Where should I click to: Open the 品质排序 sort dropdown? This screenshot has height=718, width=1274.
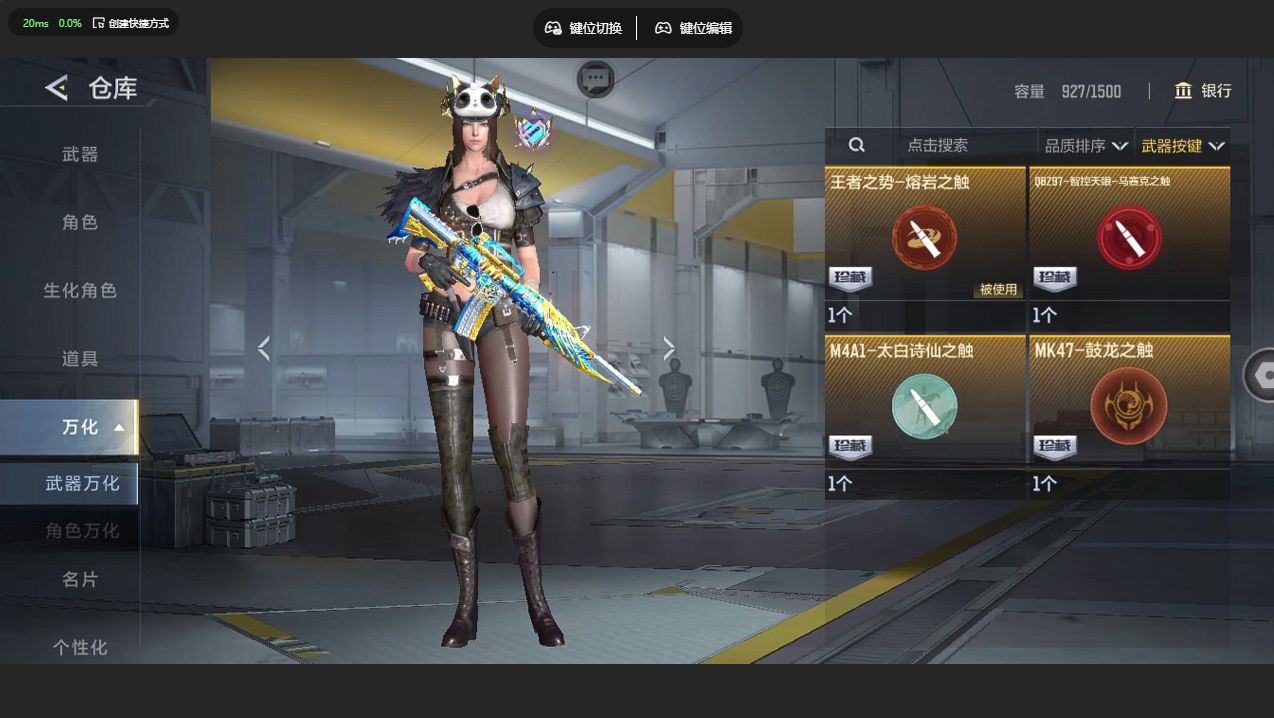pyautogui.click(x=1086, y=146)
